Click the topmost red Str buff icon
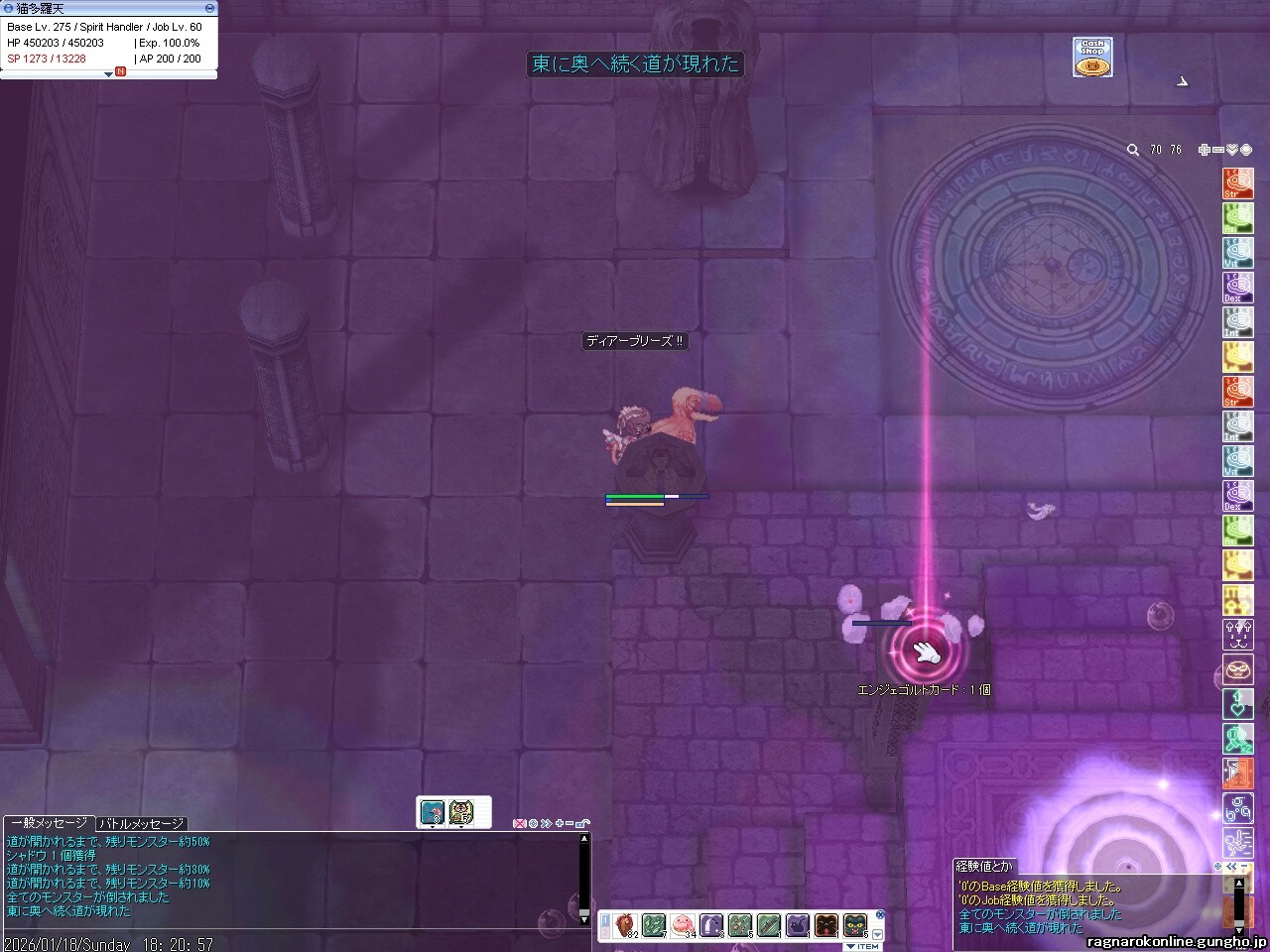 tap(1237, 184)
